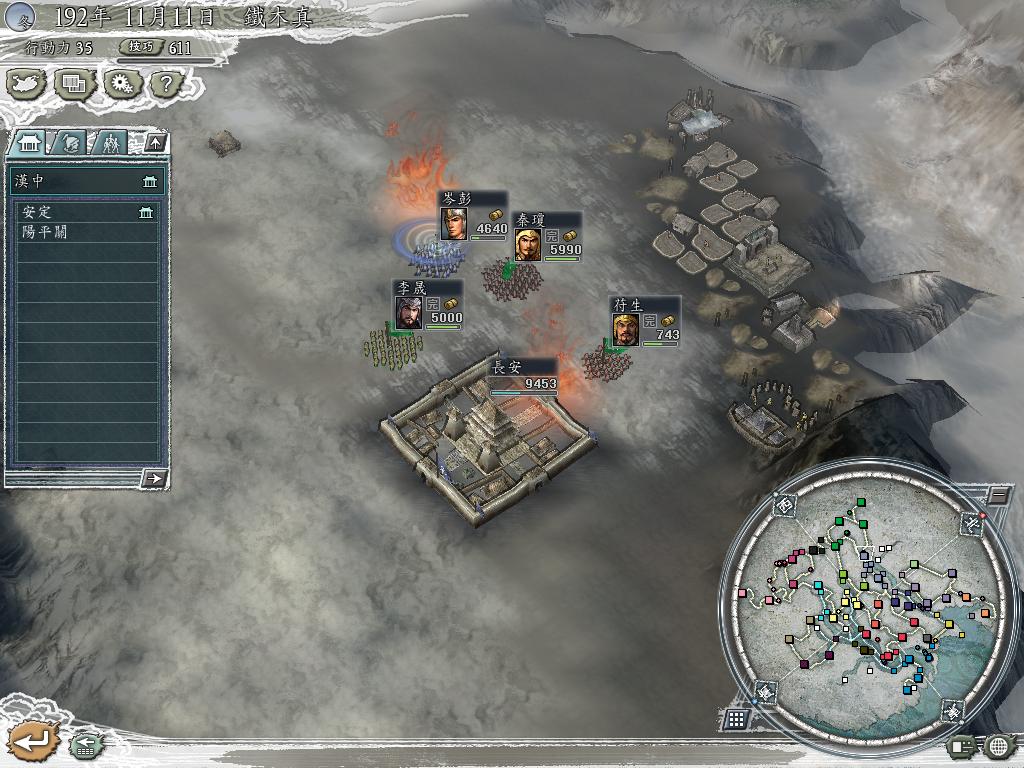The height and width of the screenshot is (768, 1024).
Task: Switch to the officer portrait tab
Action: tap(69, 144)
